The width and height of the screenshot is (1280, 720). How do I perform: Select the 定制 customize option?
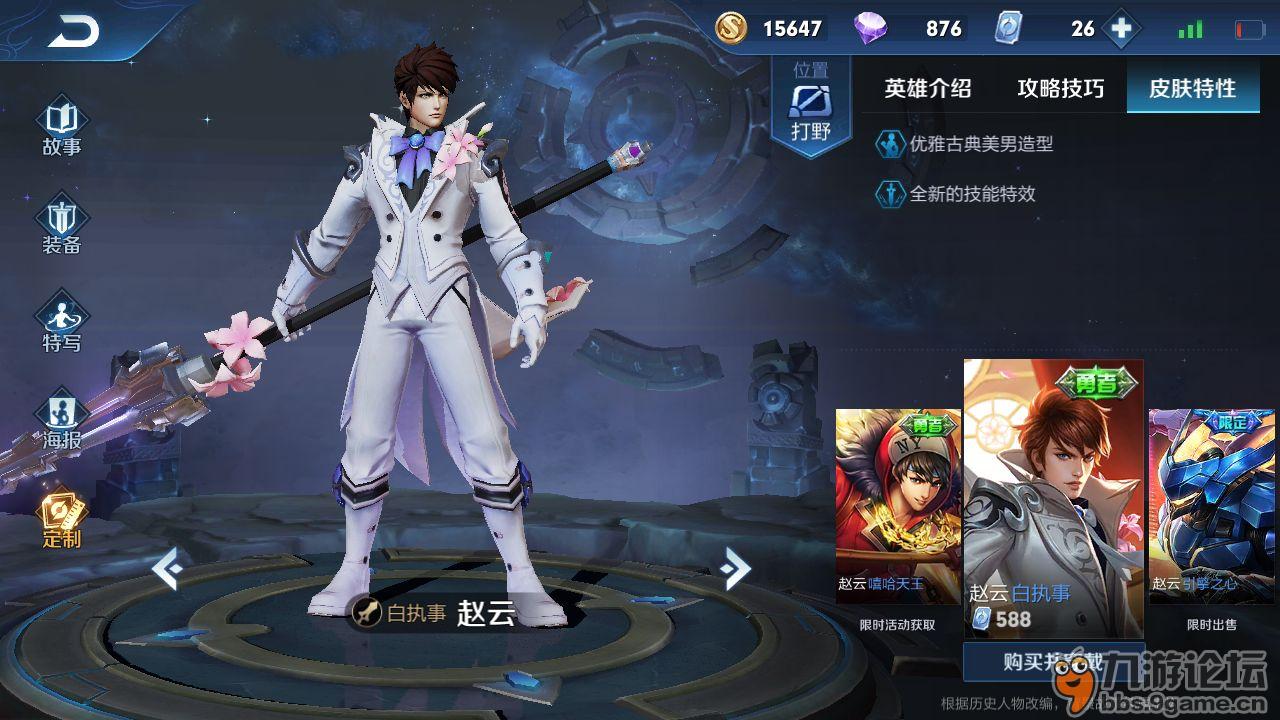[62, 520]
